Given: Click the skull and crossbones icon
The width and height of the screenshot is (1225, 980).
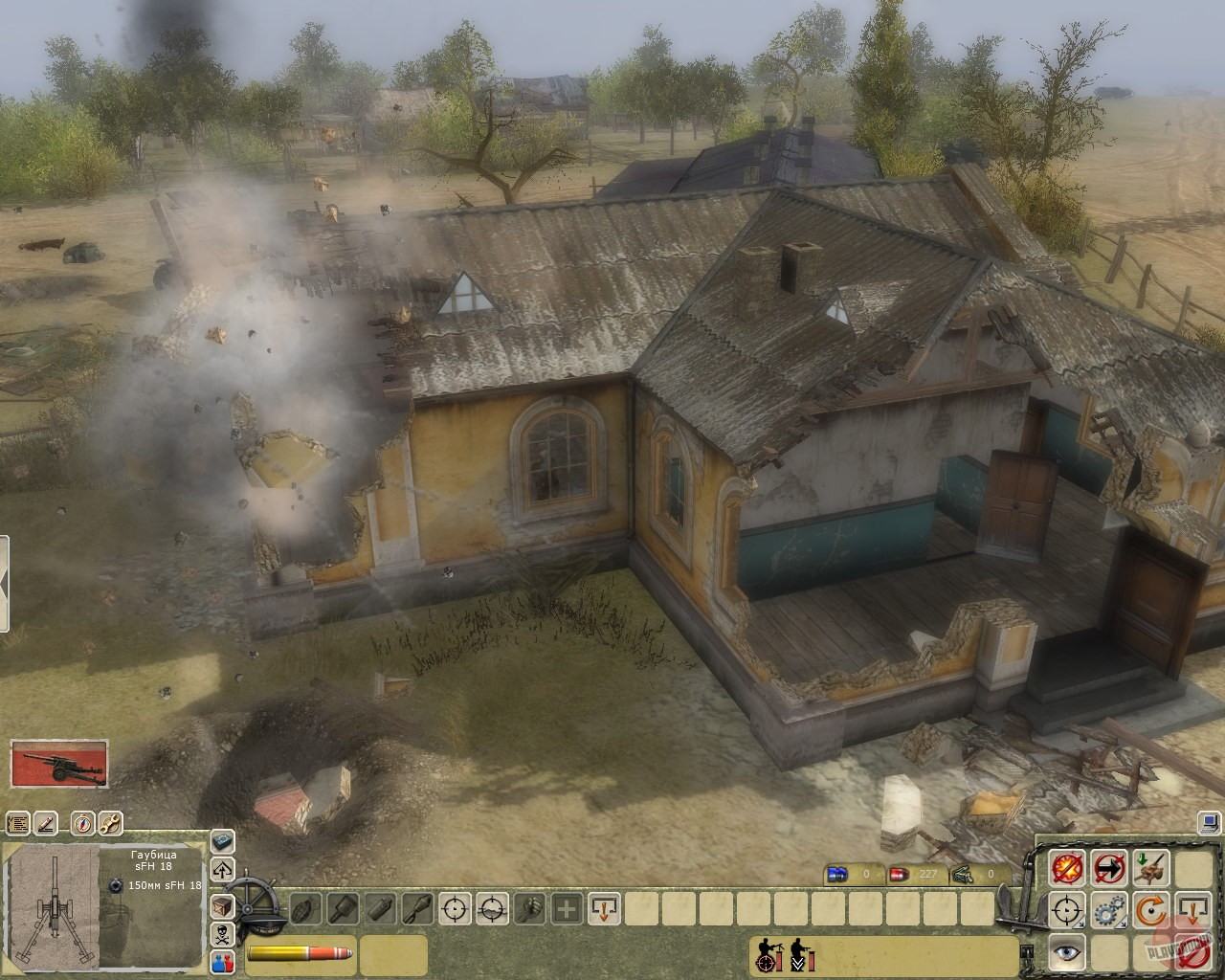Looking at the screenshot, I should click(222, 934).
